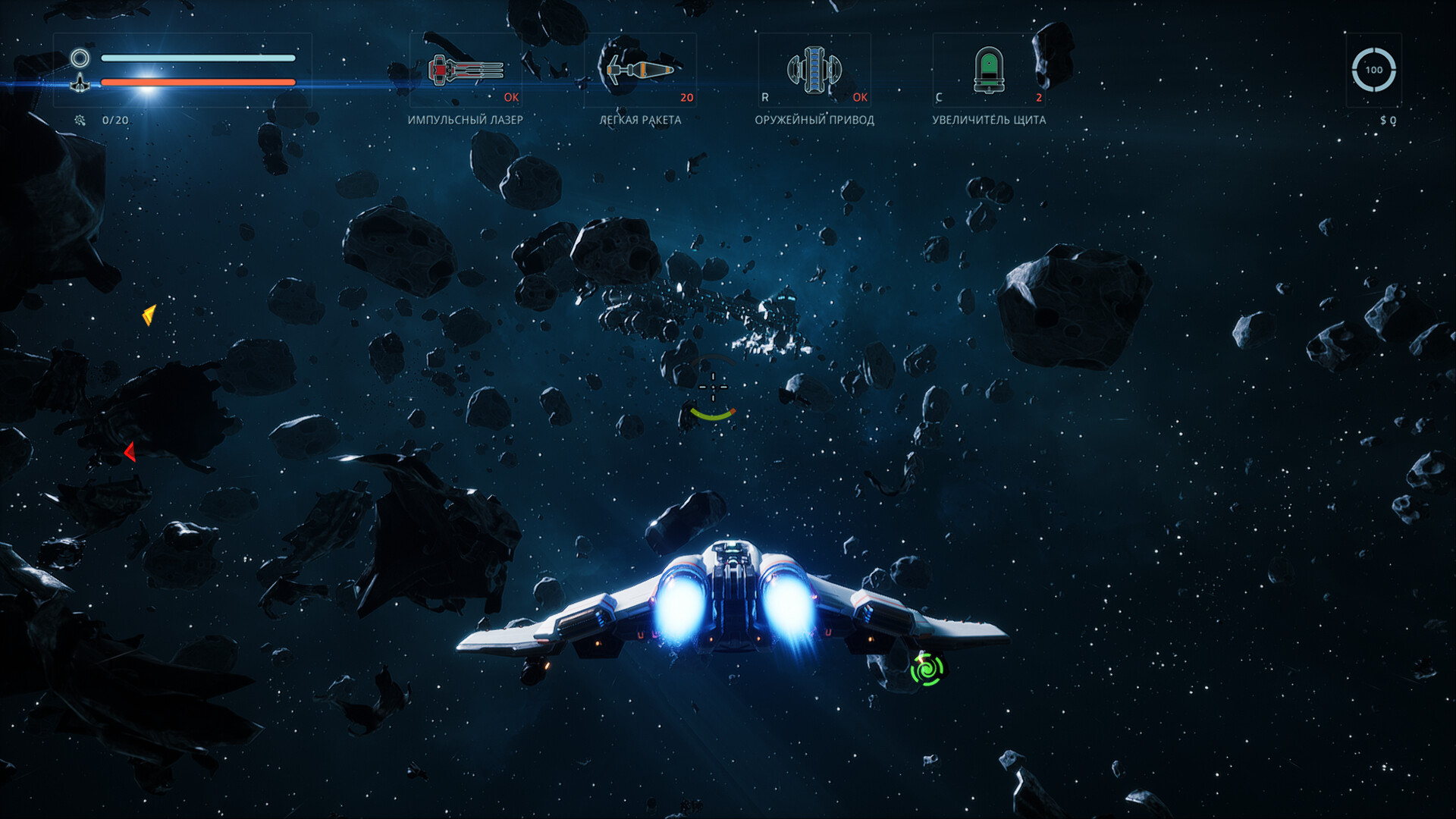Image resolution: width=1456 pixels, height=819 pixels.
Task: Select the Импульсный лазер weapon slot
Action: click(466, 71)
